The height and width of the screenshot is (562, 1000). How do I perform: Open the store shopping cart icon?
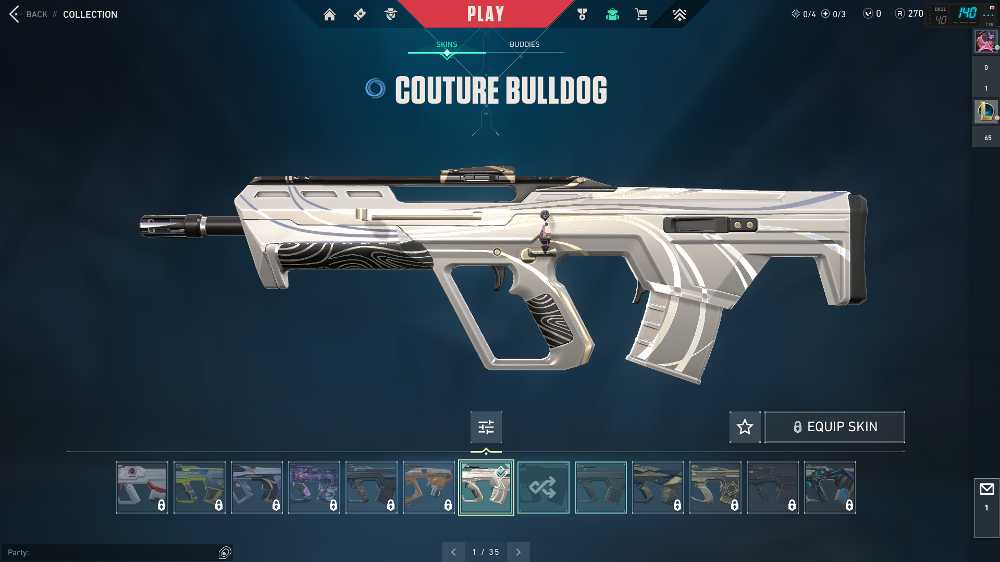641,15
